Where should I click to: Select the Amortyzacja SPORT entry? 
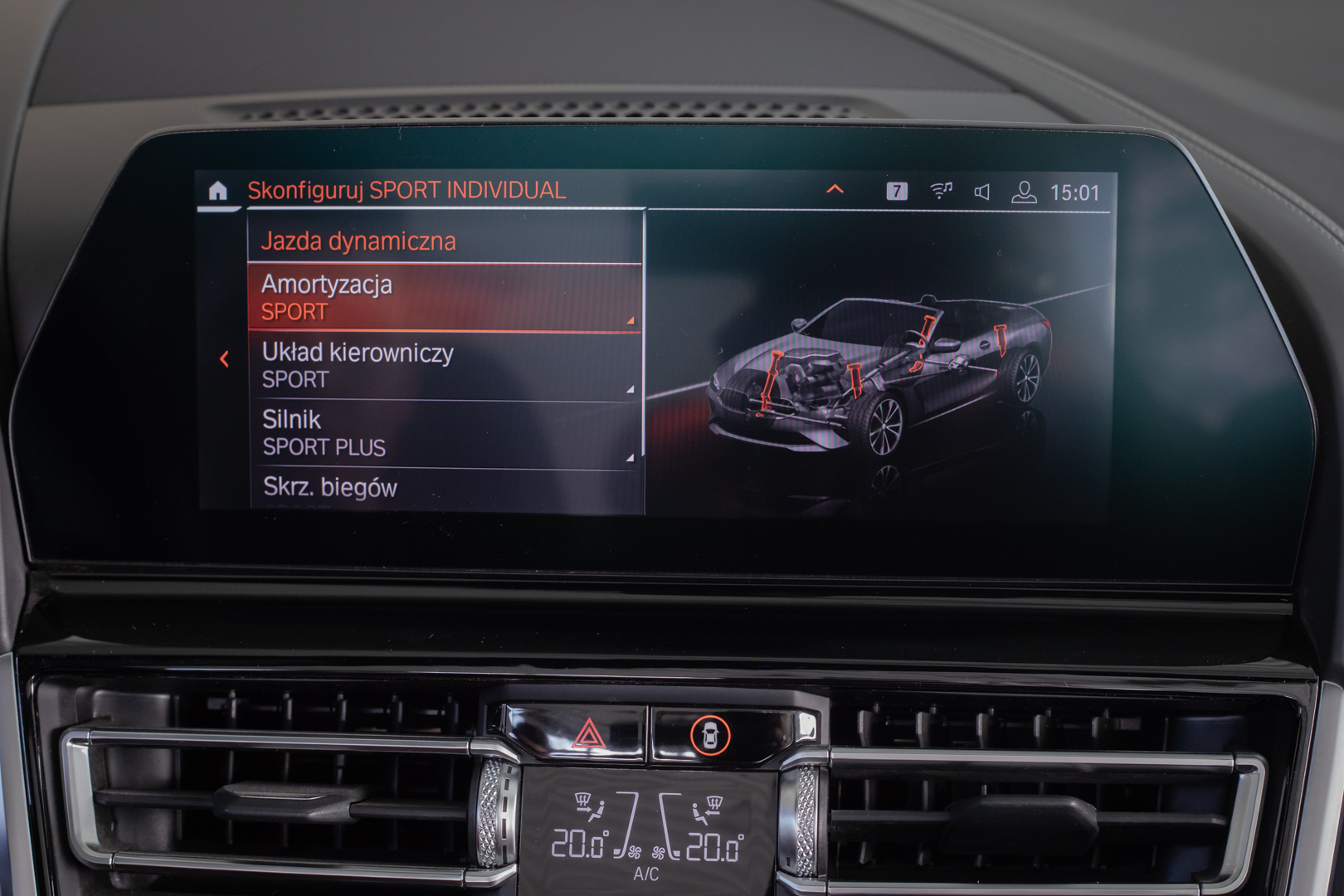[x=445, y=298]
